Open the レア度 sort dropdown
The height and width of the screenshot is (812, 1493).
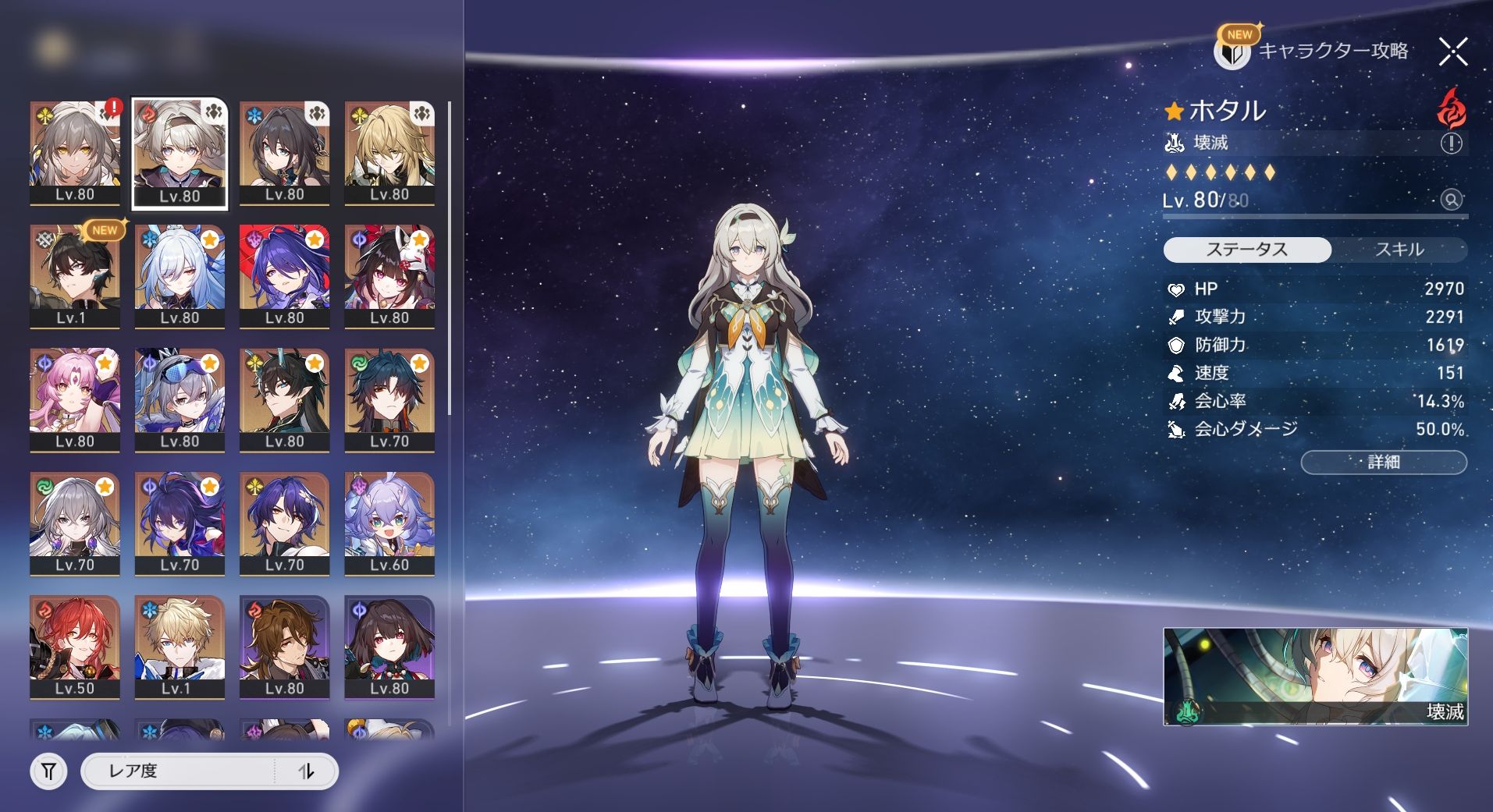click(178, 771)
